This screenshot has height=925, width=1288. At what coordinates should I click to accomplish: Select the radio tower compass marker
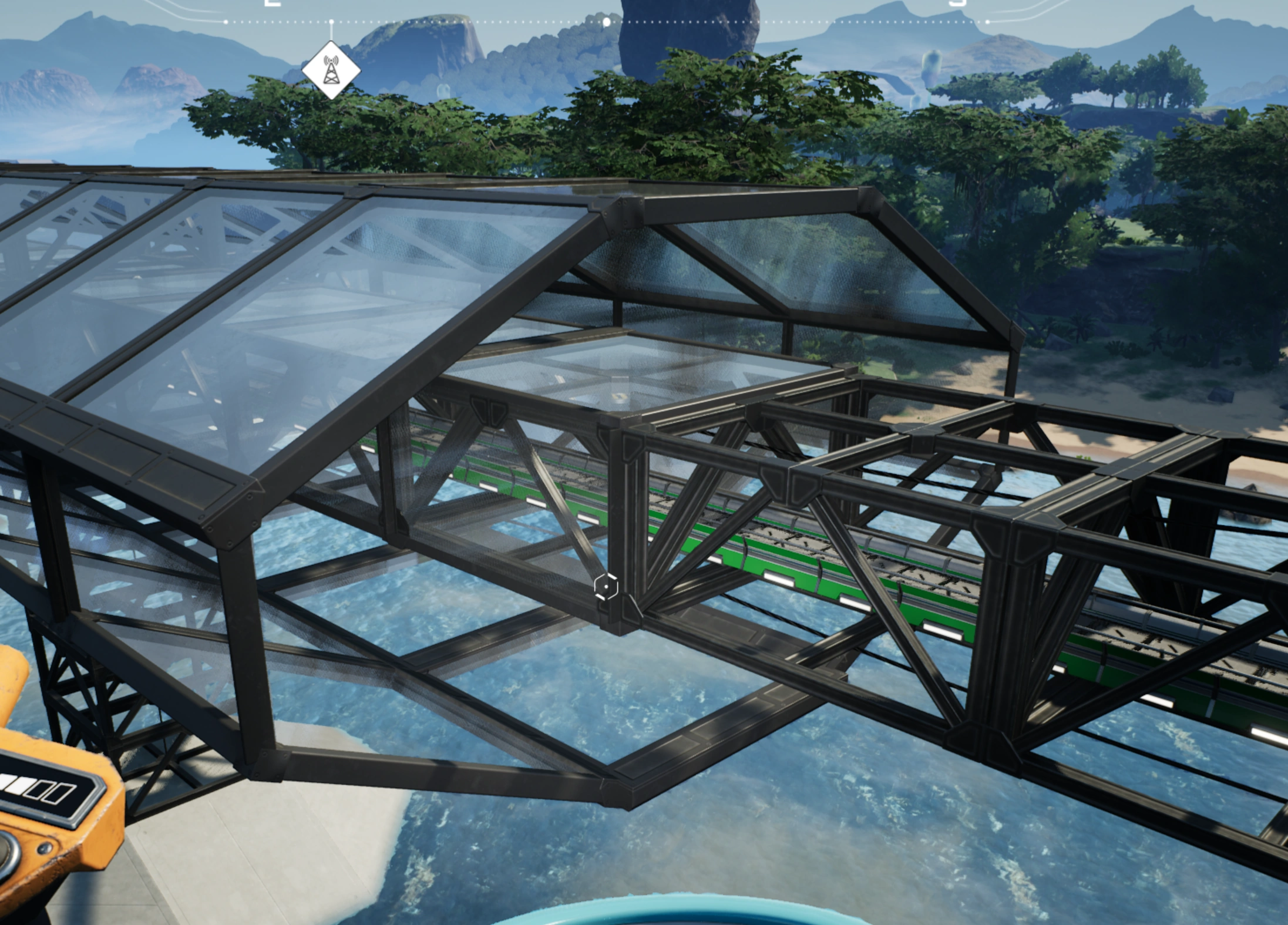click(x=331, y=70)
